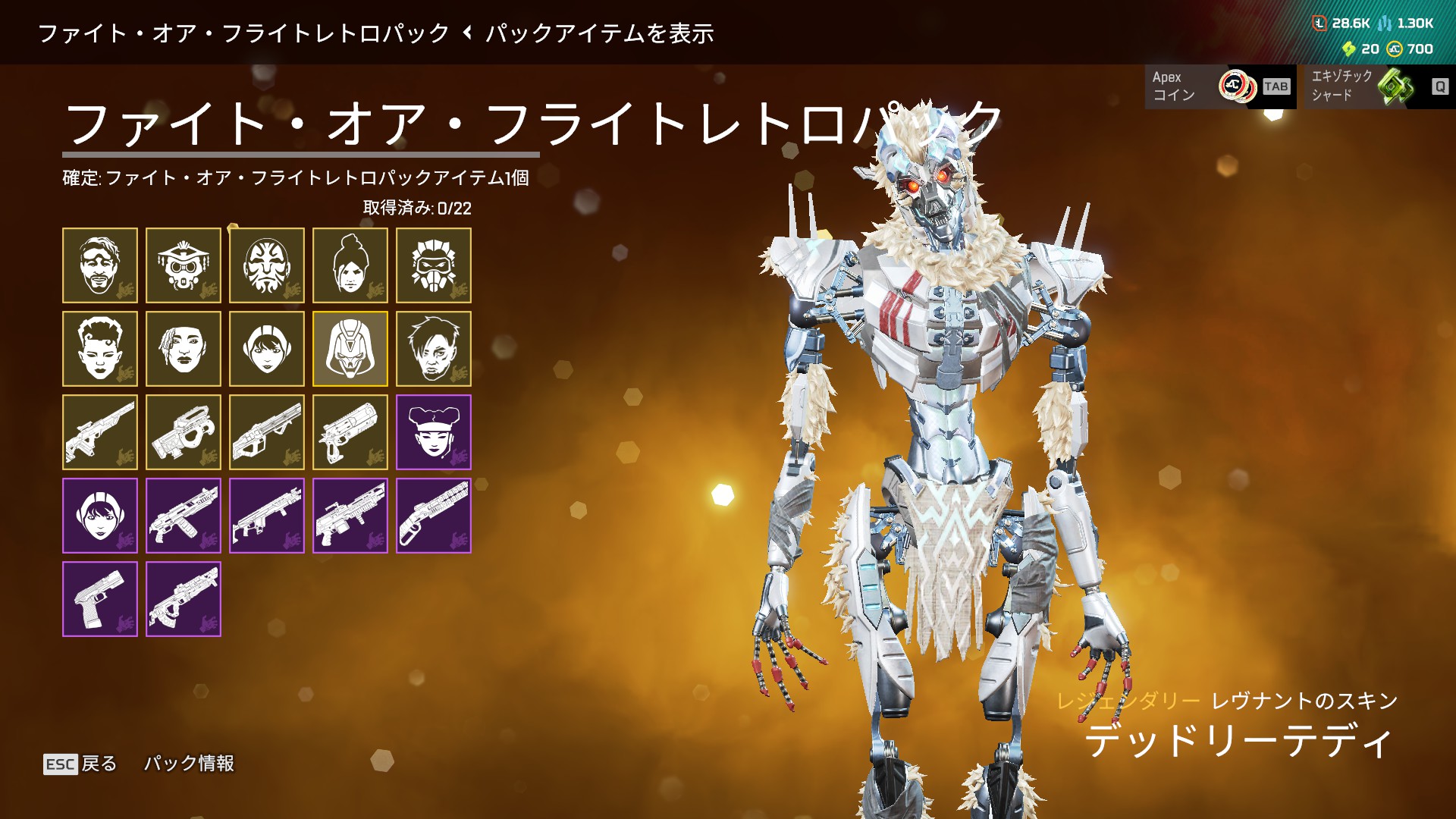This screenshot has height=819, width=1456.
Task: Pick the purple-bordered Wattson skin tile
Action: [100, 516]
